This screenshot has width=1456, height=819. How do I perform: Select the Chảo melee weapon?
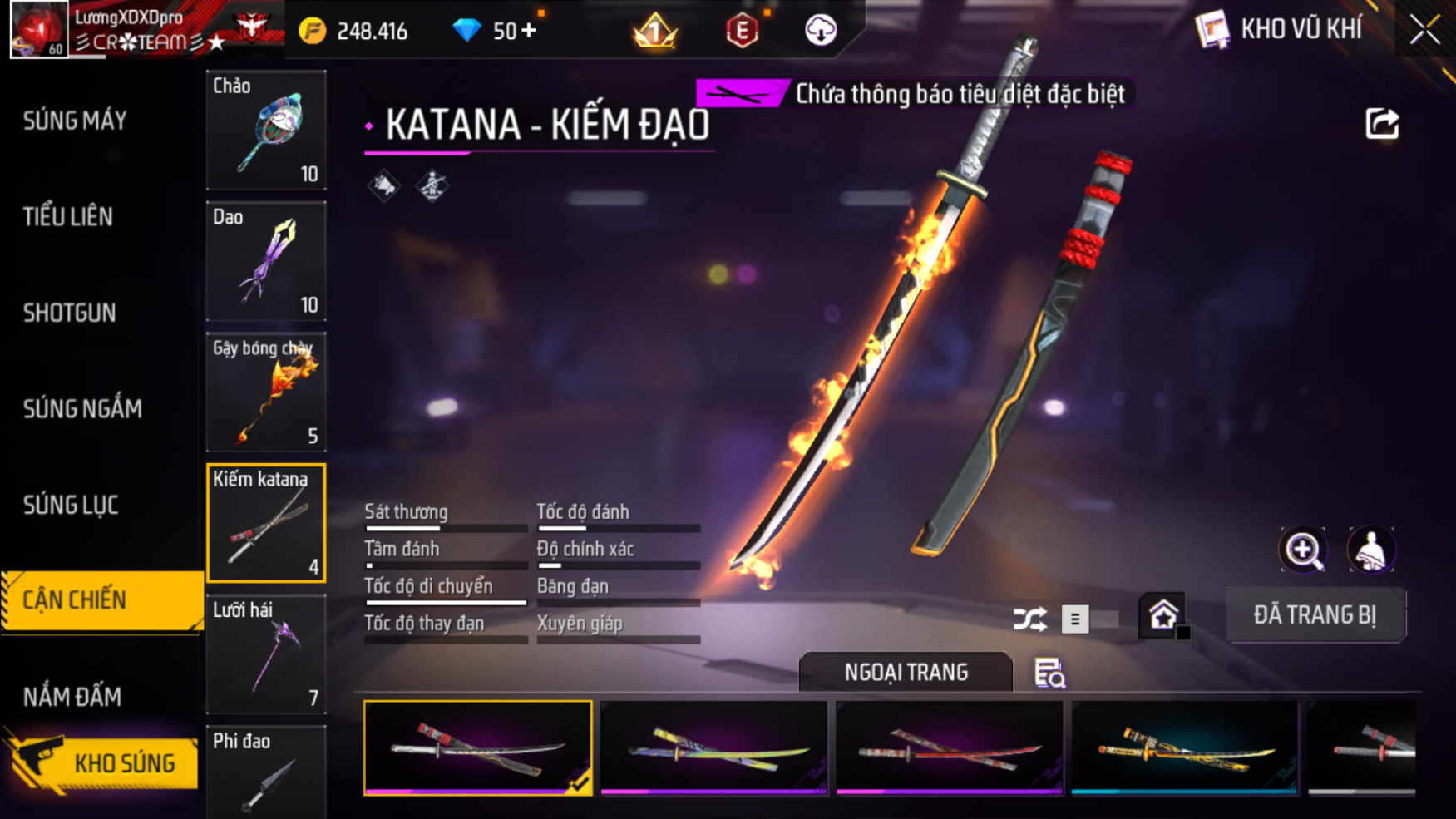pyautogui.click(x=266, y=130)
